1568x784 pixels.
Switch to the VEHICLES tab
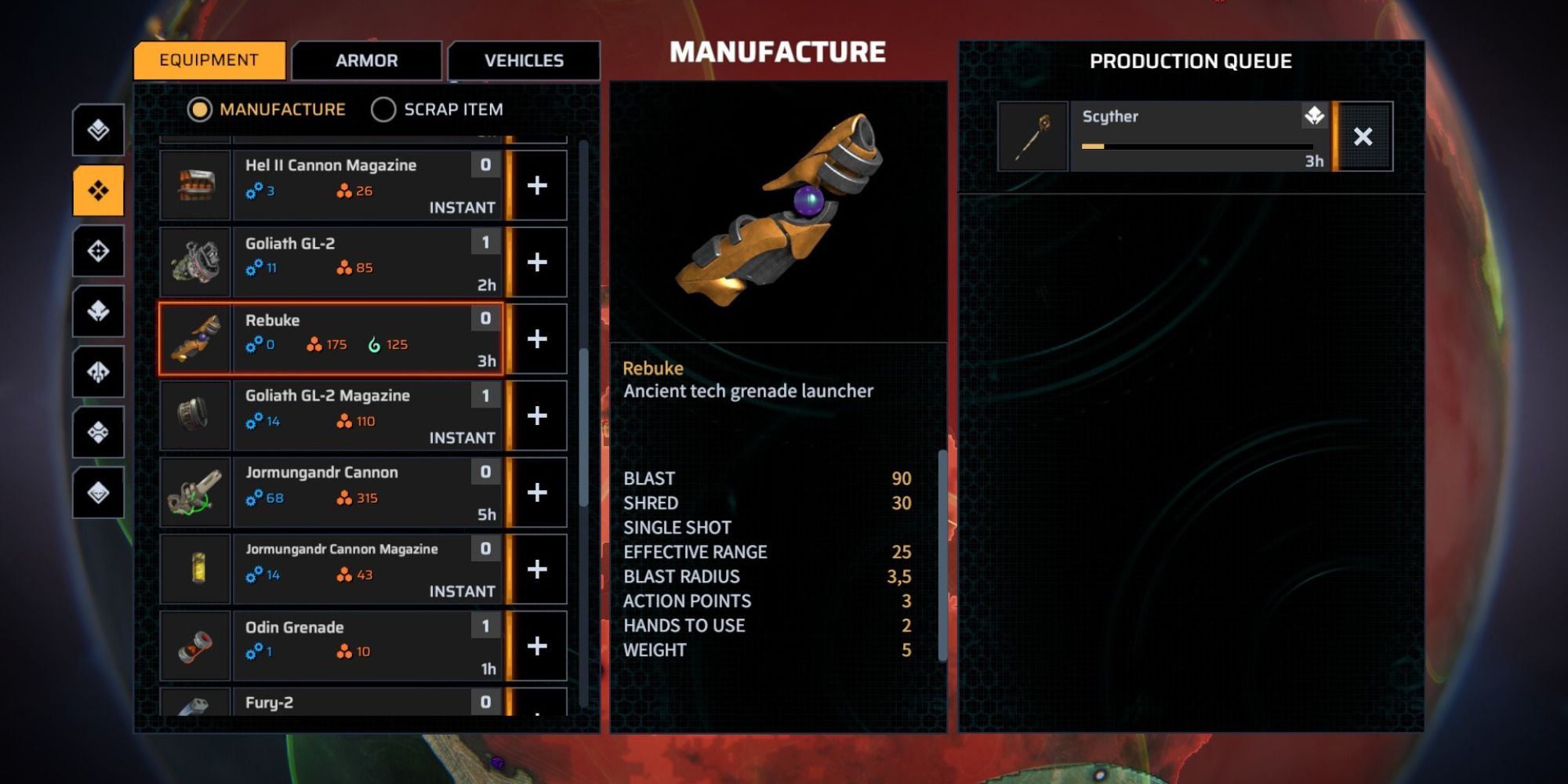pyautogui.click(x=524, y=60)
